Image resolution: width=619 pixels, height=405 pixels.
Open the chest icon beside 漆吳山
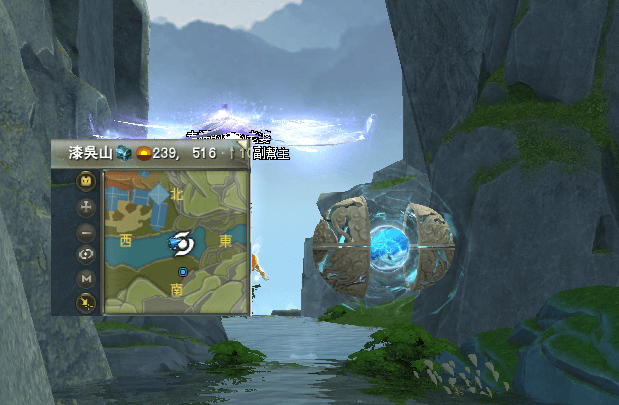pos(122,153)
